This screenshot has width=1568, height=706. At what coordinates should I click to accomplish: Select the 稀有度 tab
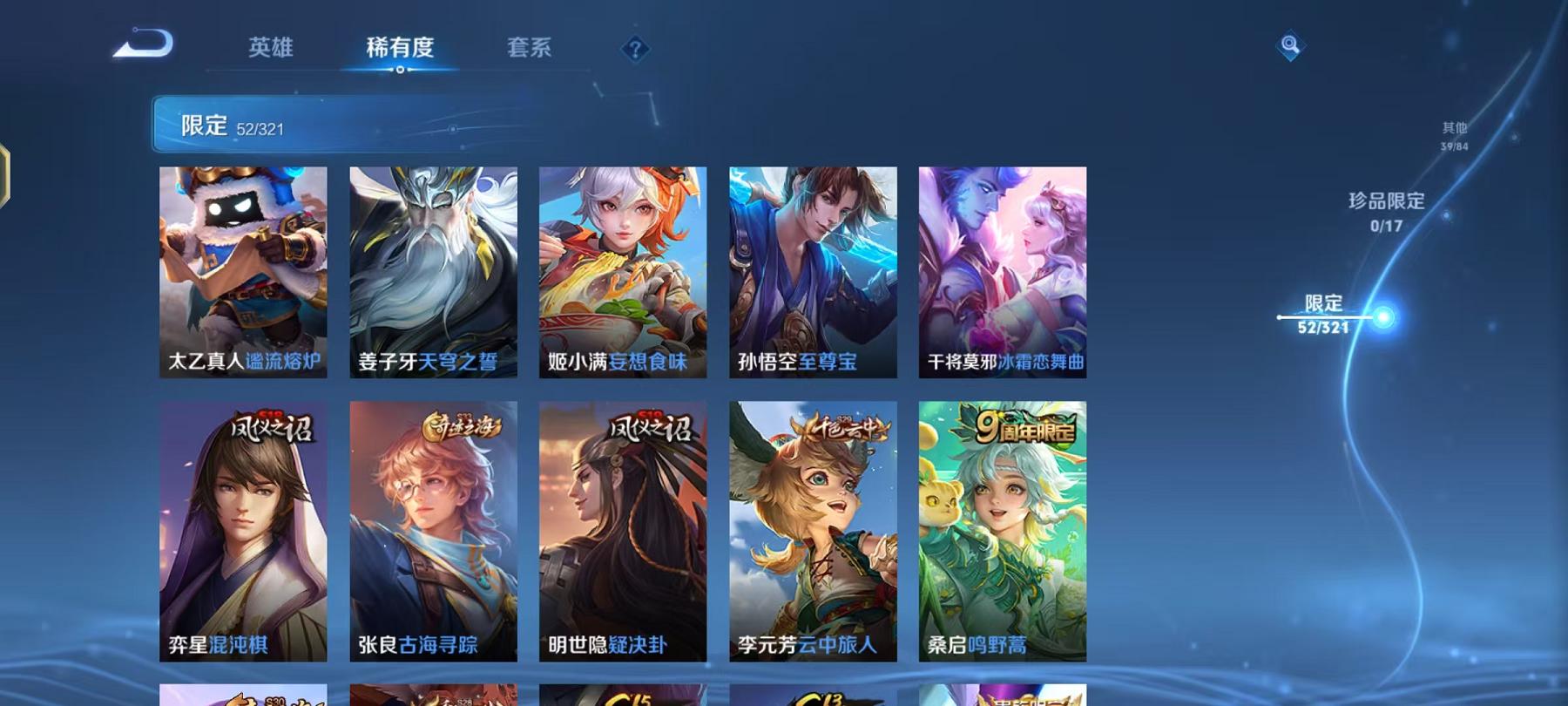tap(401, 49)
